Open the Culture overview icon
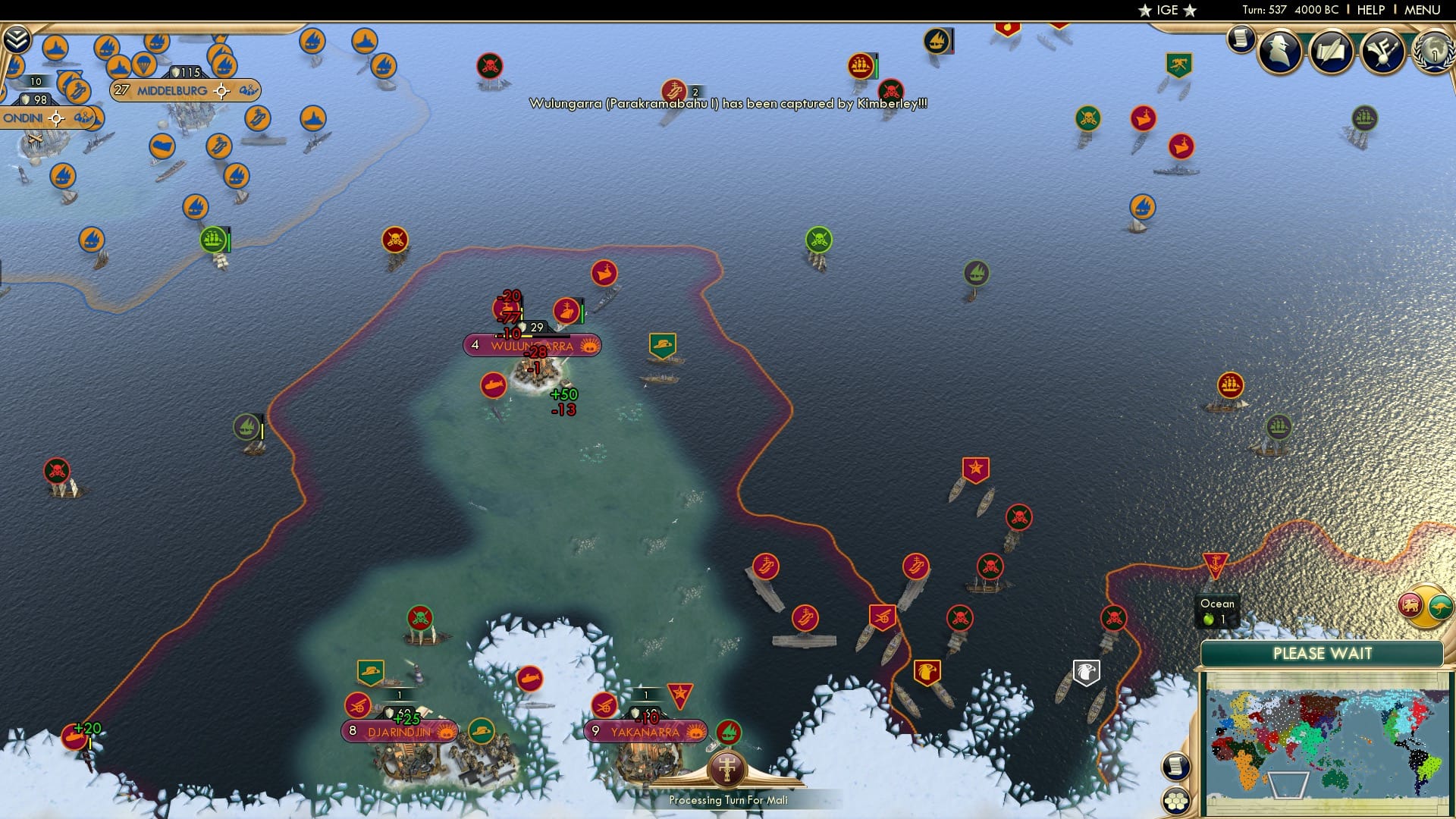This screenshot has height=819, width=1456. pos(1382,52)
